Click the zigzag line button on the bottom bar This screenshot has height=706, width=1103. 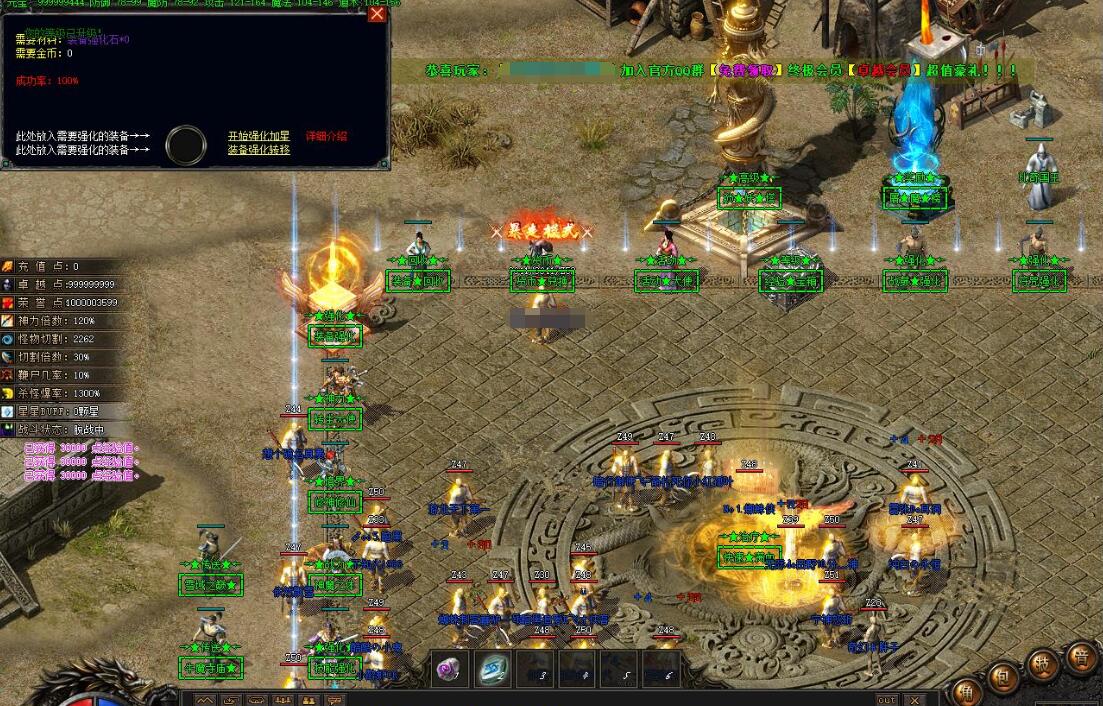pyautogui.click(x=205, y=700)
